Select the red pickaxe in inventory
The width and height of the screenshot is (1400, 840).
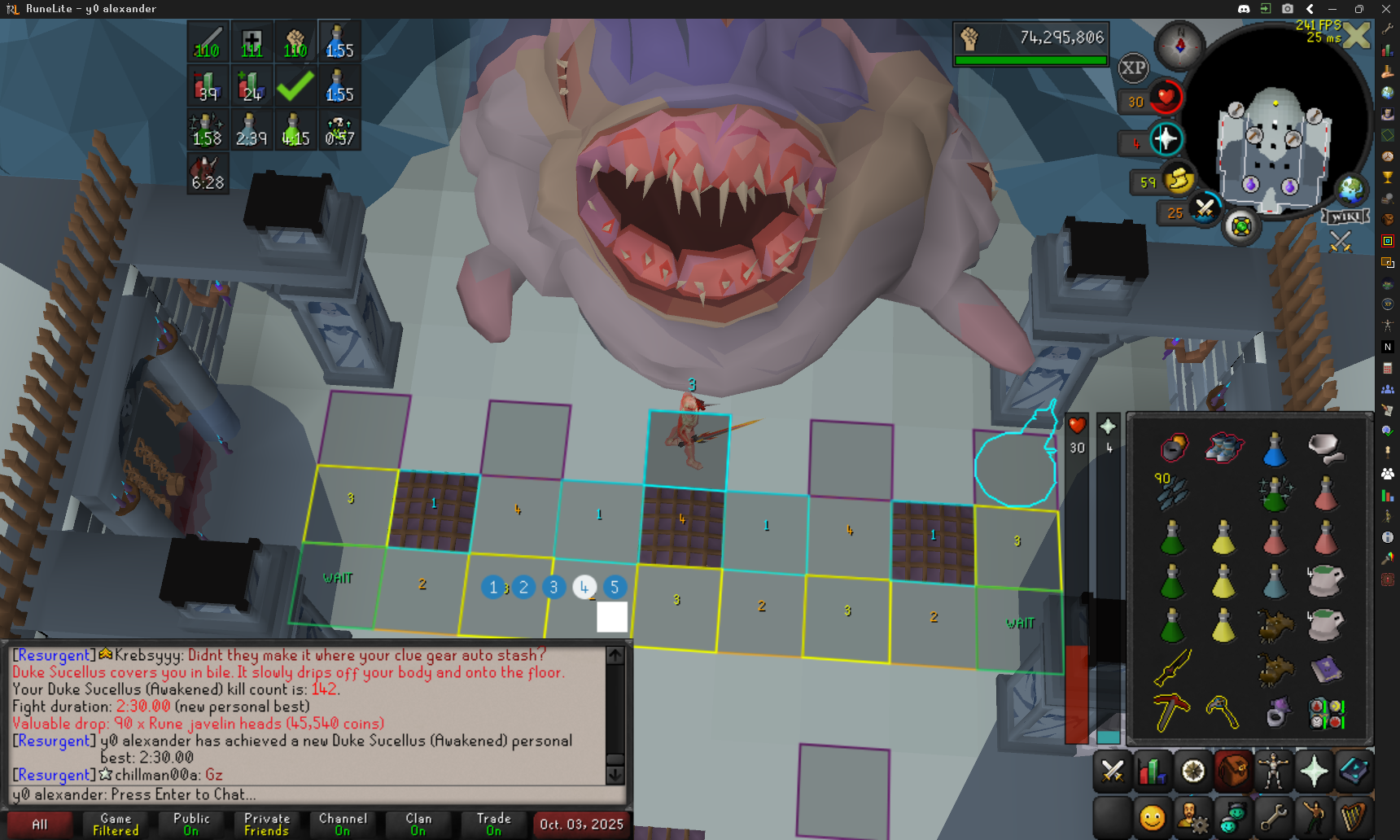point(1171,712)
